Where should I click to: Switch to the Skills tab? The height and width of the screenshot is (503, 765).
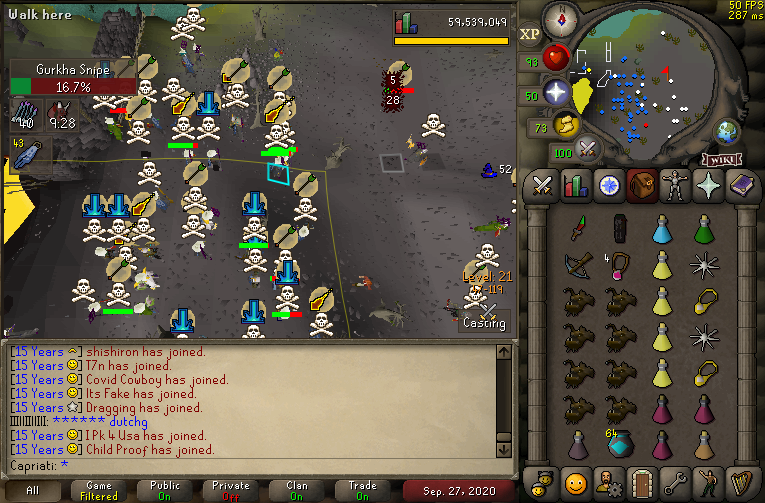point(575,185)
